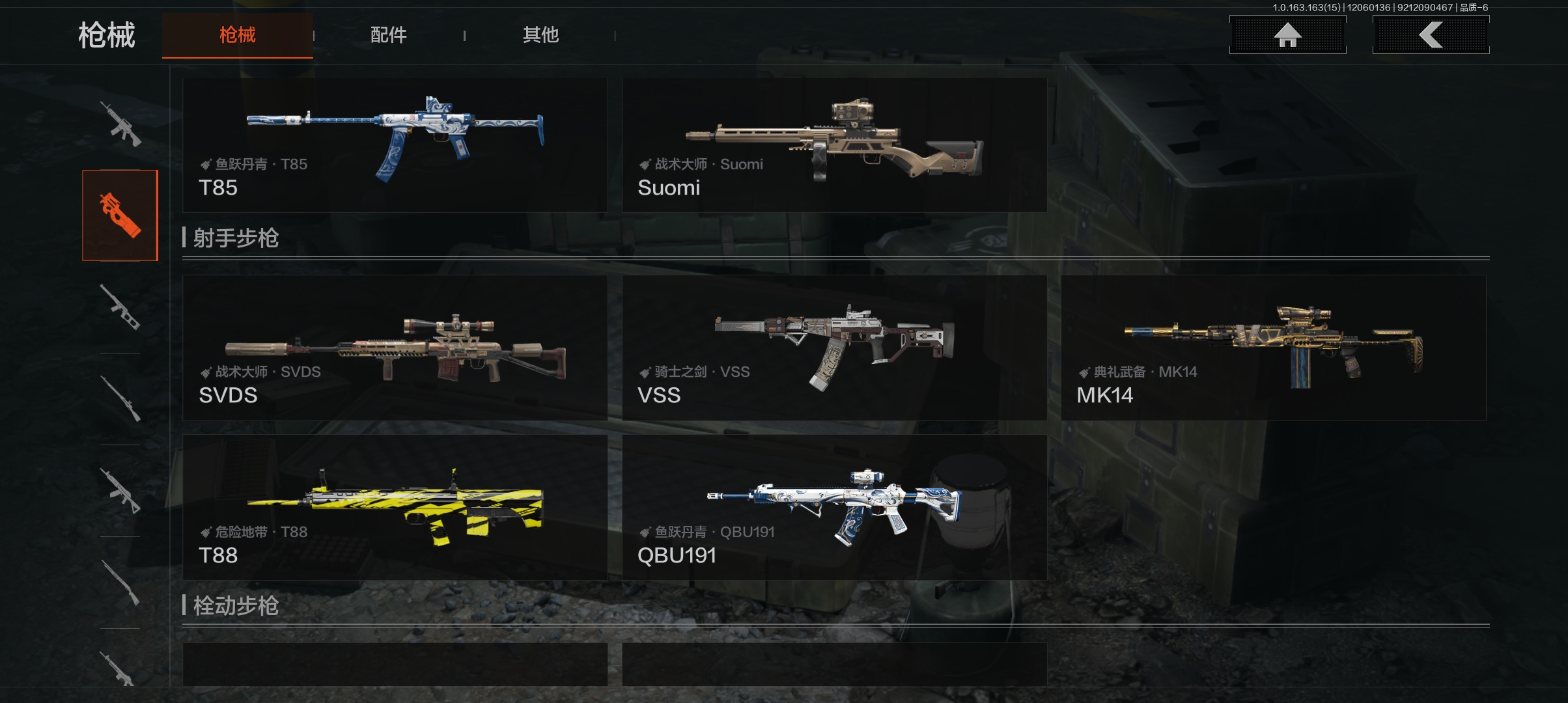Viewport: 1568px width, 703px height.
Task: Select the highlighted orange submachine gun category
Action: point(120,215)
